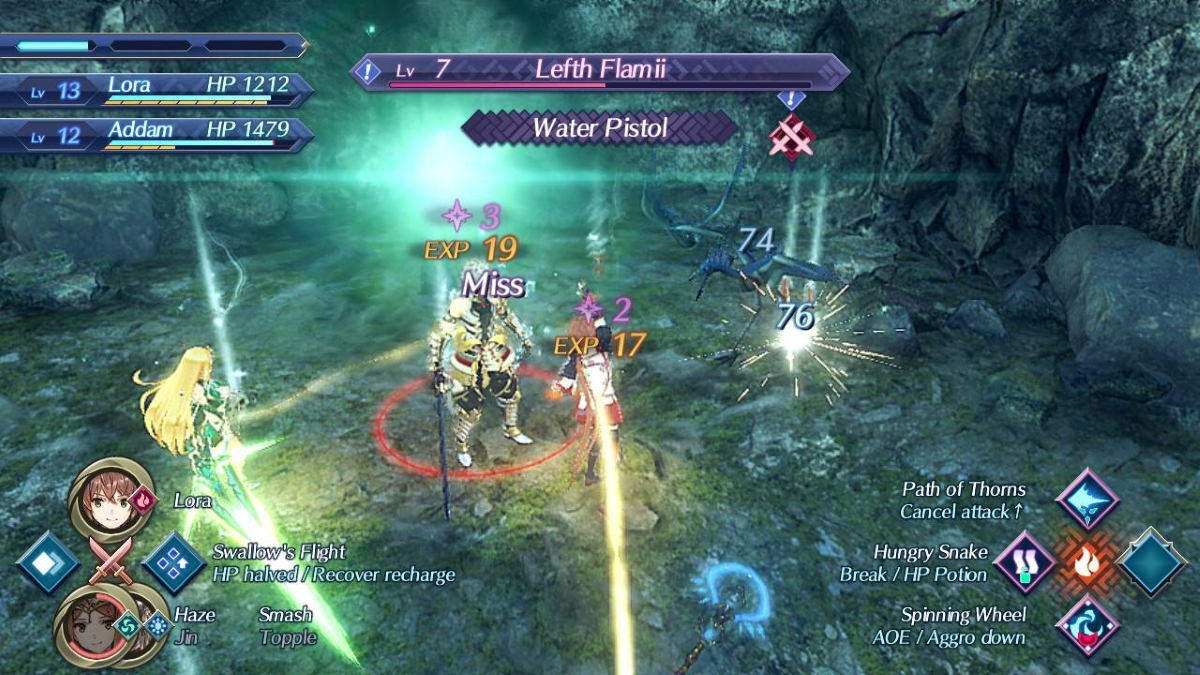Click the red crossed enemy marker icon
Screen dimensions: 1200x675
tap(791, 137)
